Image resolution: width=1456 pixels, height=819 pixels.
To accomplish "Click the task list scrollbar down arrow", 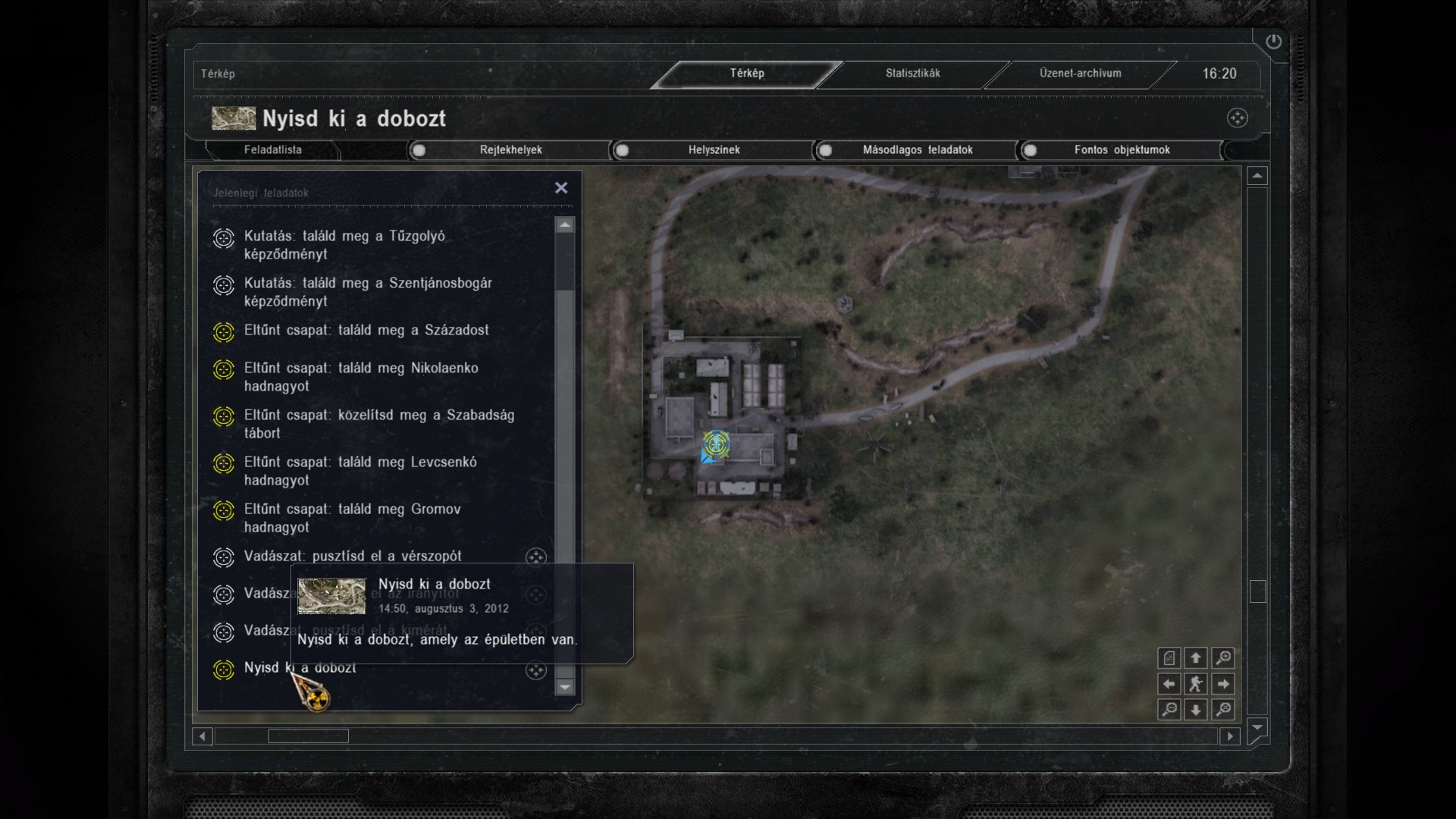I will 564,687.
